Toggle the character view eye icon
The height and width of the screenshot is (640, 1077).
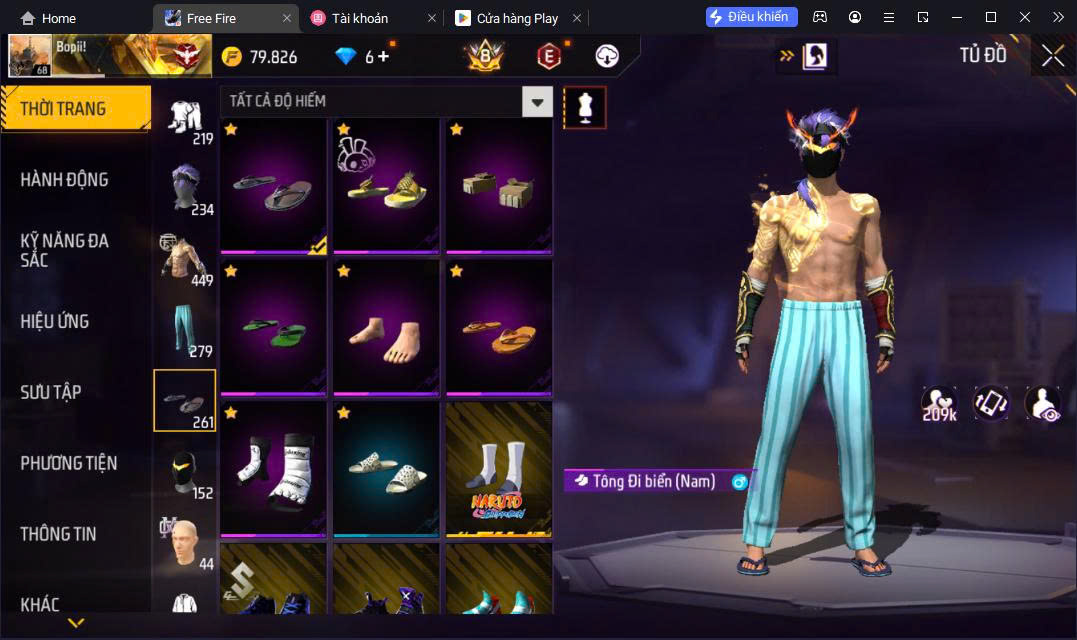tap(1042, 402)
